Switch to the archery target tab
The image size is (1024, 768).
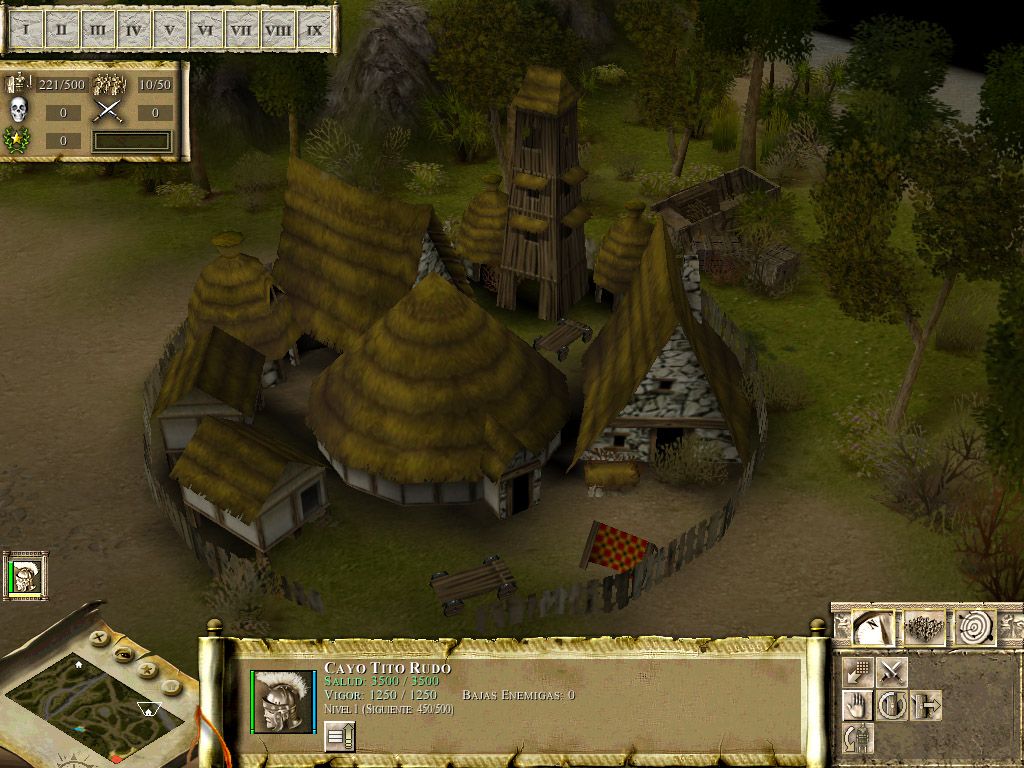(x=975, y=628)
